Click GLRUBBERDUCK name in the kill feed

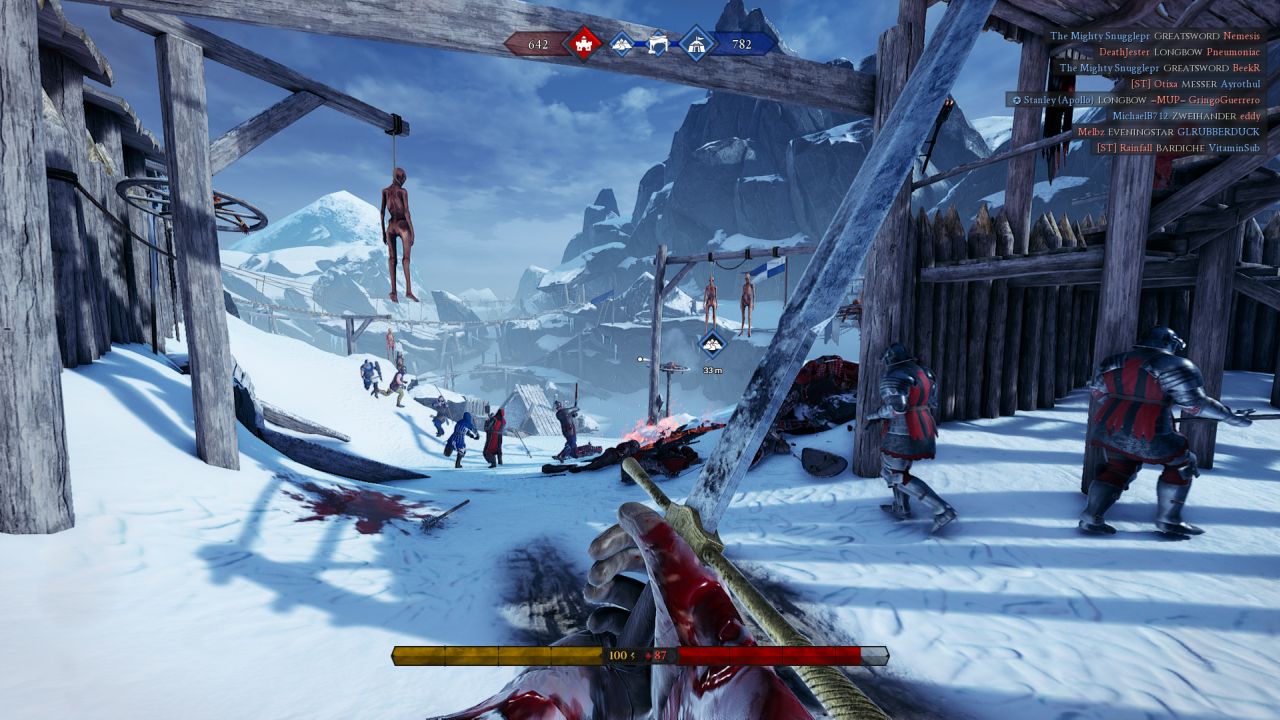pyautogui.click(x=1219, y=131)
